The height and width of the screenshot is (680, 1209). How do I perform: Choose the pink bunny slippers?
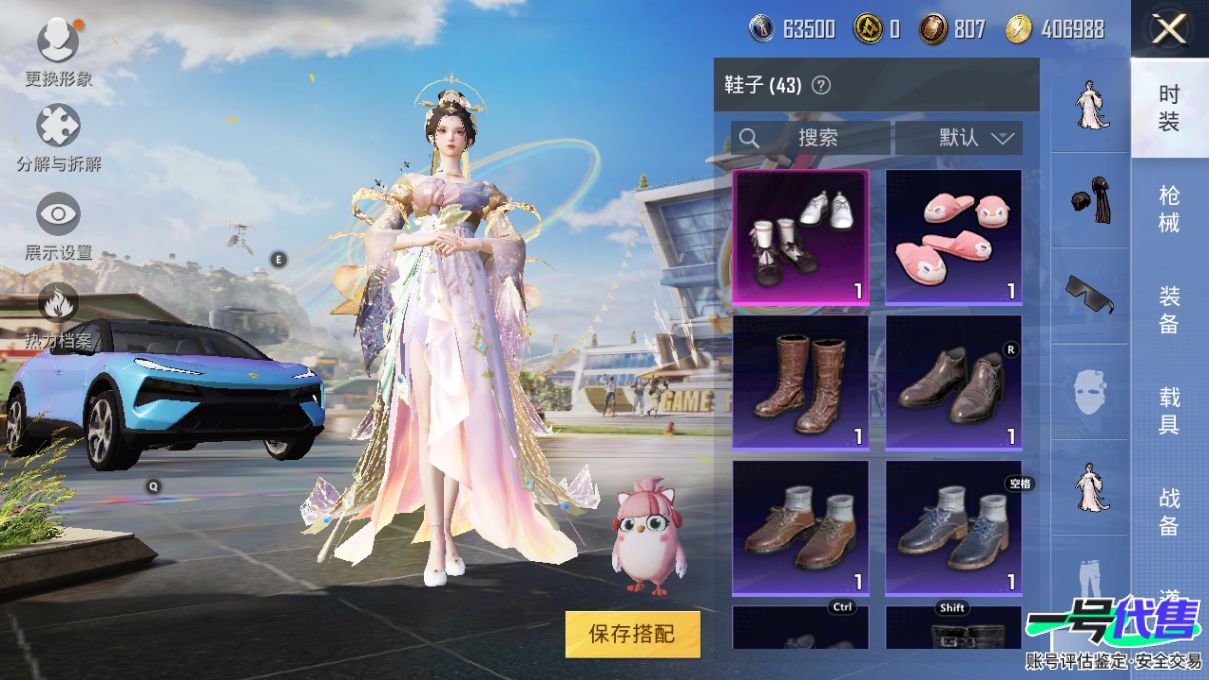point(953,236)
